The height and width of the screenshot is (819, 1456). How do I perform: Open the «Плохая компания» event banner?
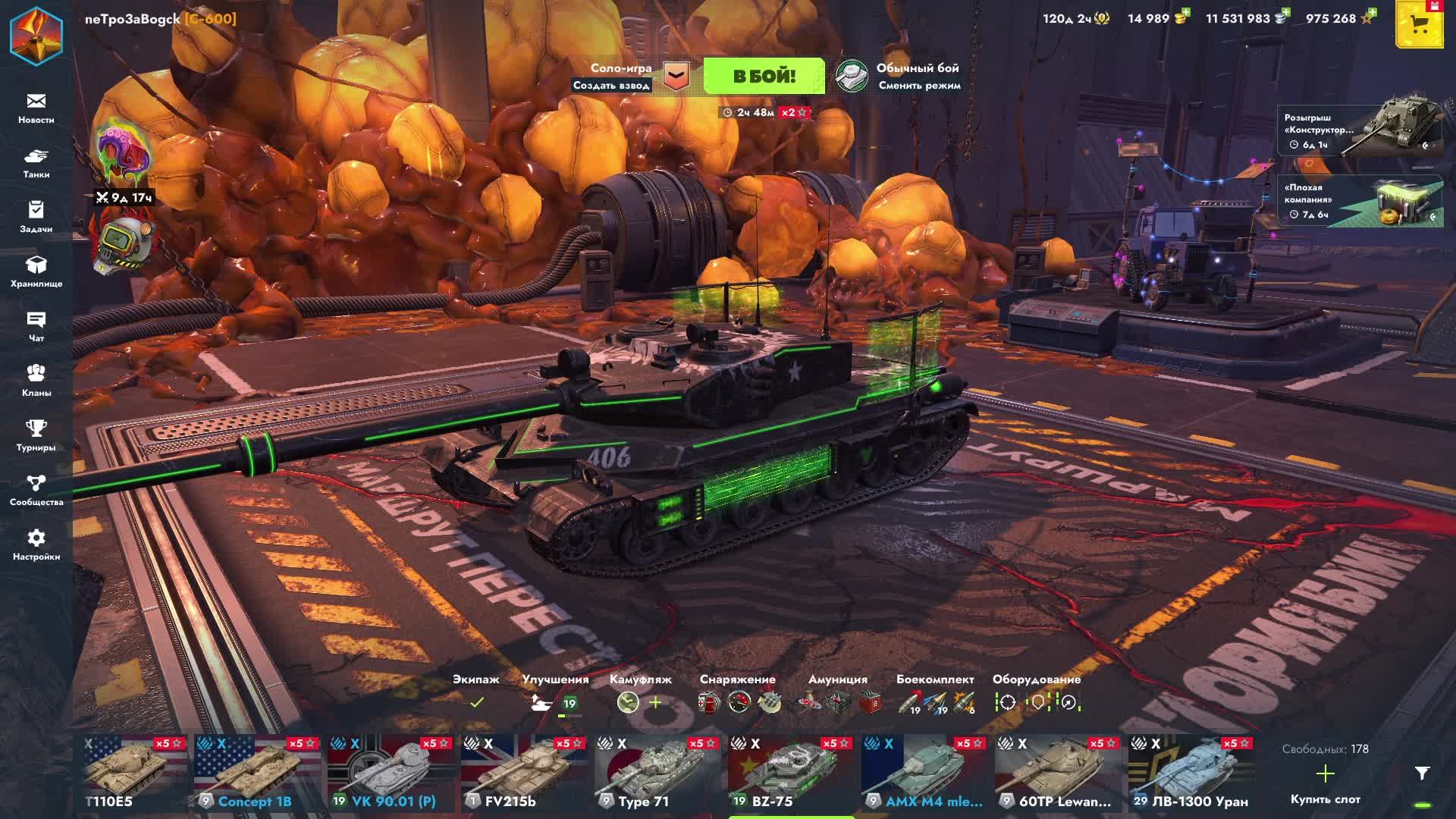tap(1359, 201)
